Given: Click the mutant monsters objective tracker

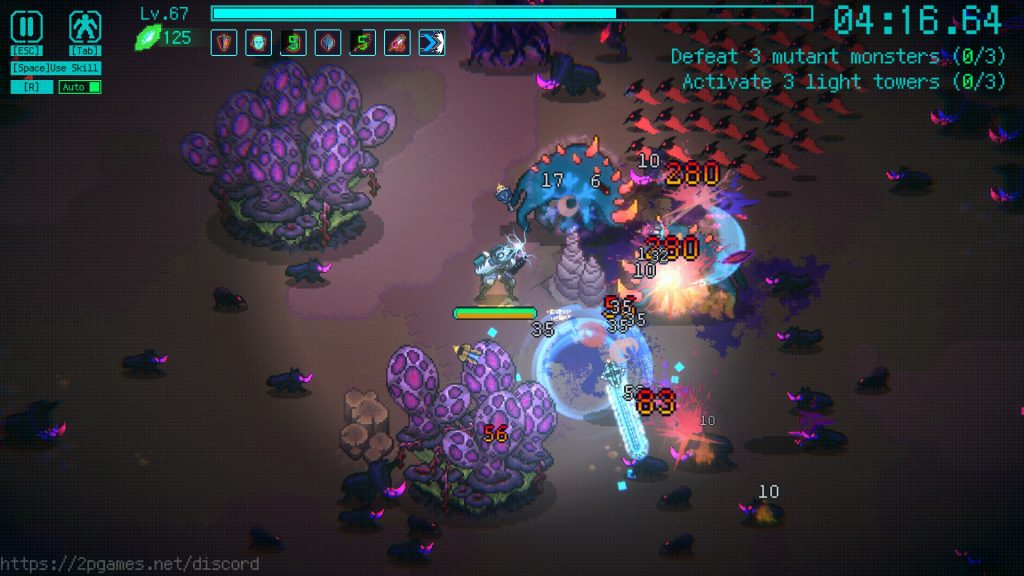Looking at the screenshot, I should pyautogui.click(x=838, y=57).
